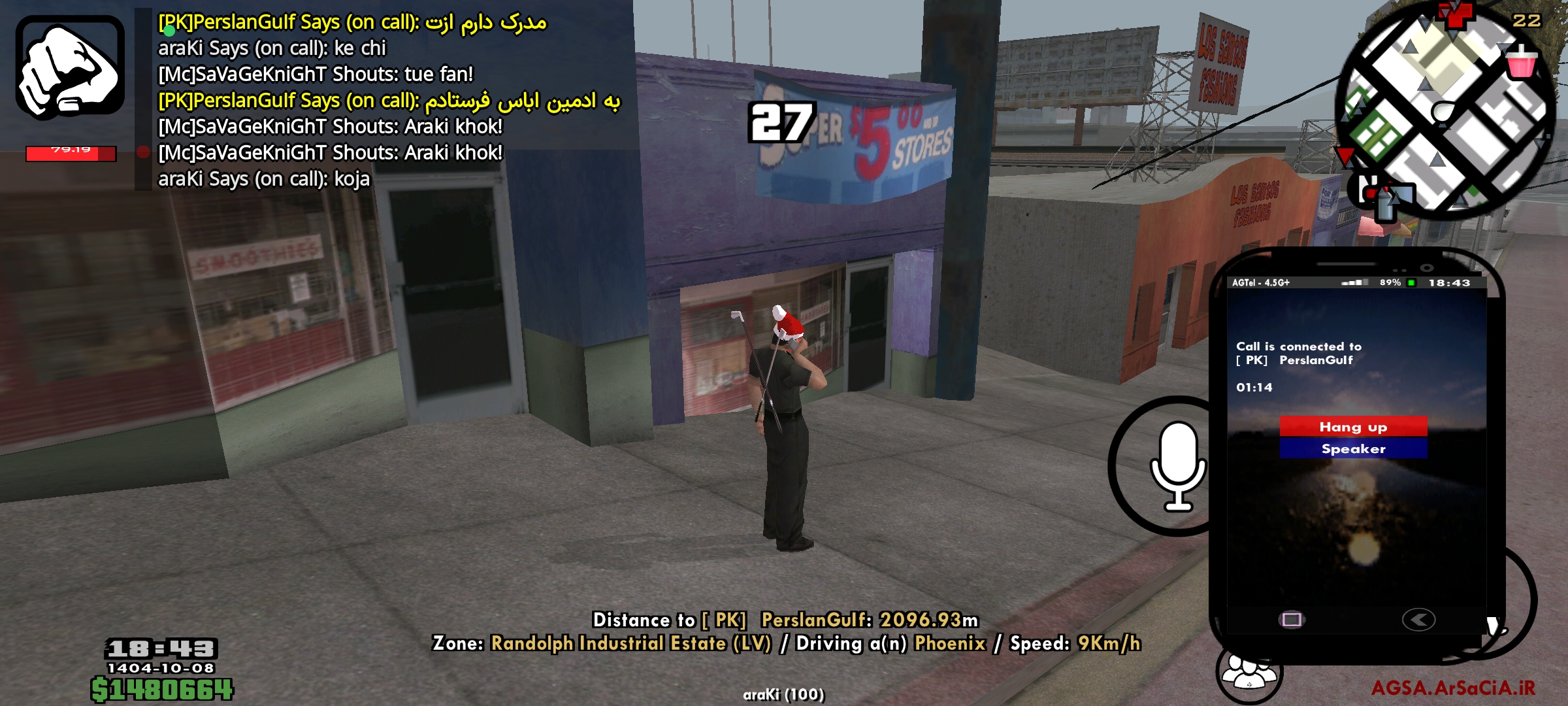Image resolution: width=1568 pixels, height=706 pixels.
Task: Click the green voice indicator dot in chat
Action: pos(169,31)
